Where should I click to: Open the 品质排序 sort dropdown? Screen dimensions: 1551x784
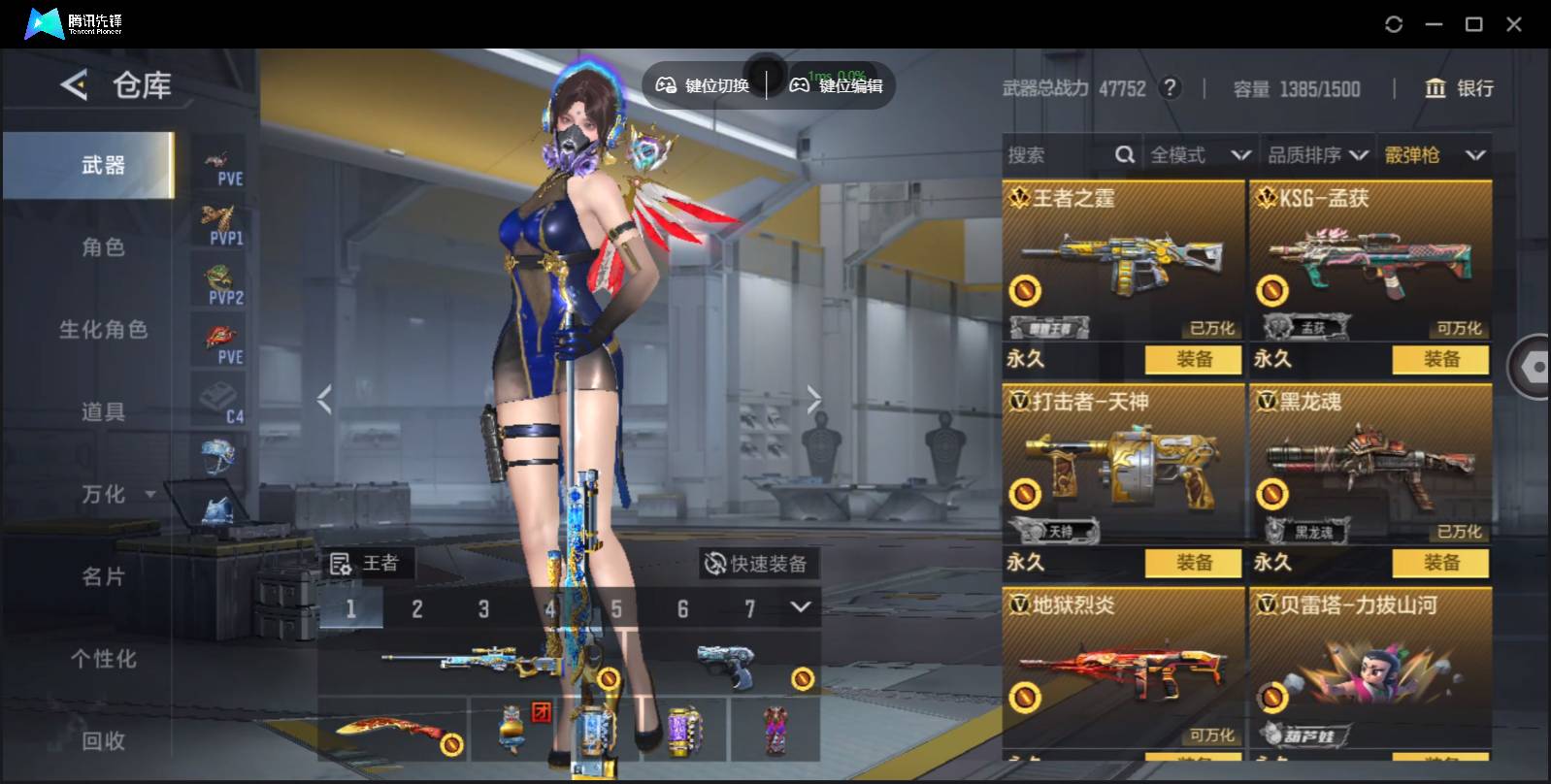(x=1317, y=155)
